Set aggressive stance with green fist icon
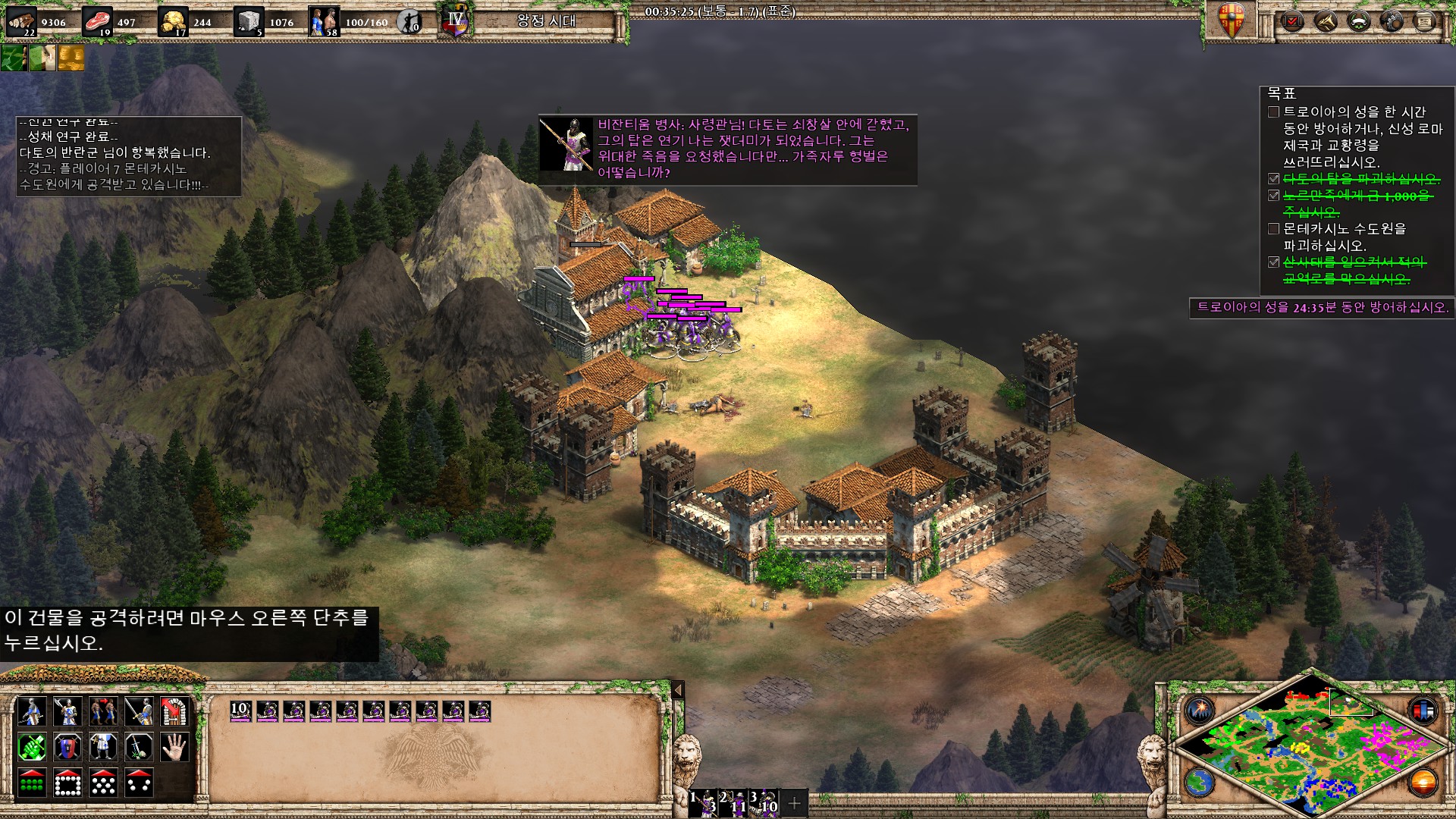The width and height of the screenshot is (1456, 819). (31, 747)
